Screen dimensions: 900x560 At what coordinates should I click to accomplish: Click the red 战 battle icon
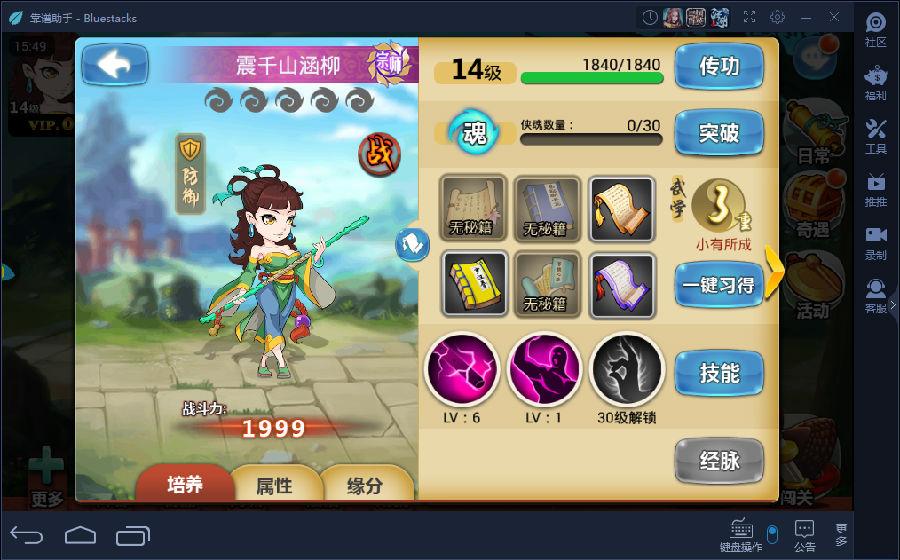pos(380,153)
